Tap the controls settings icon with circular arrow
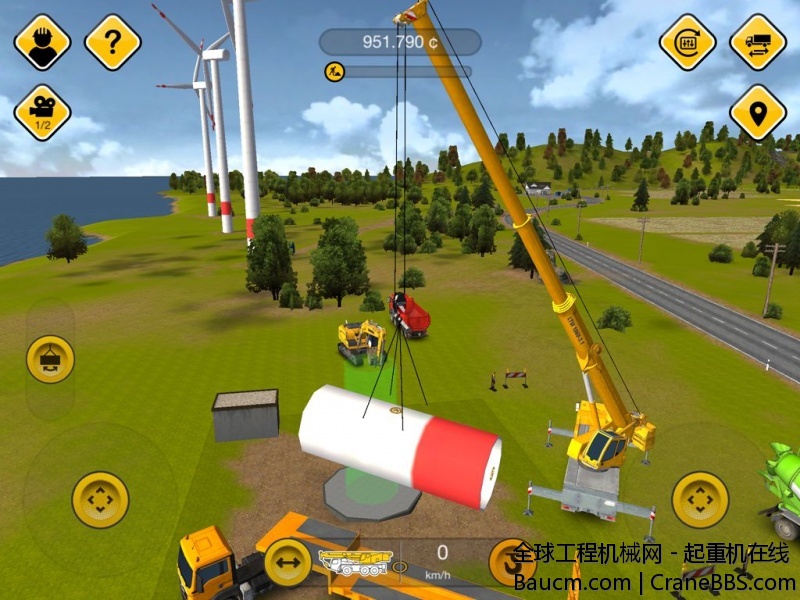The image size is (800, 600). [688, 42]
